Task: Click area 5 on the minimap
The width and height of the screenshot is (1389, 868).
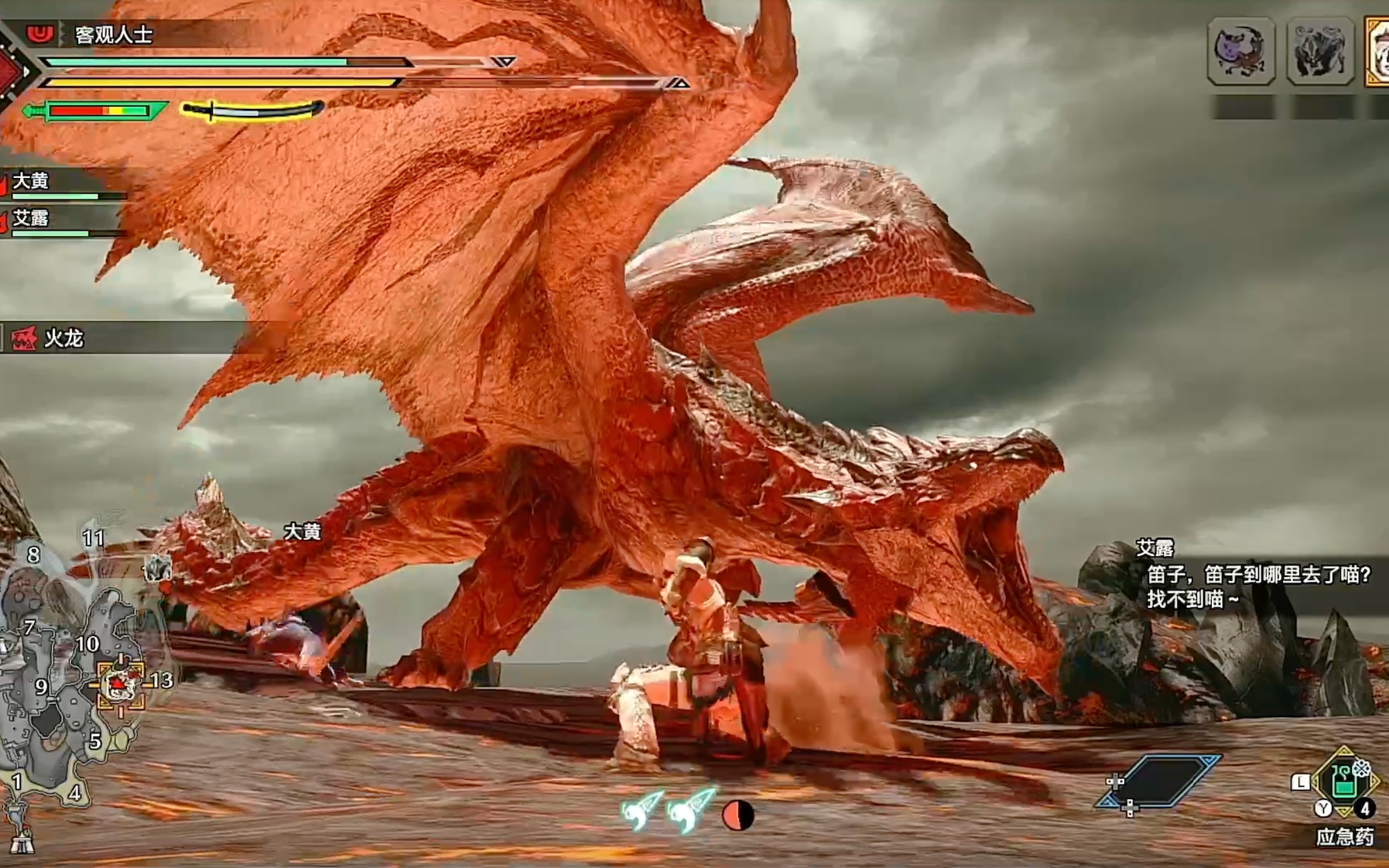Action: pos(94,740)
